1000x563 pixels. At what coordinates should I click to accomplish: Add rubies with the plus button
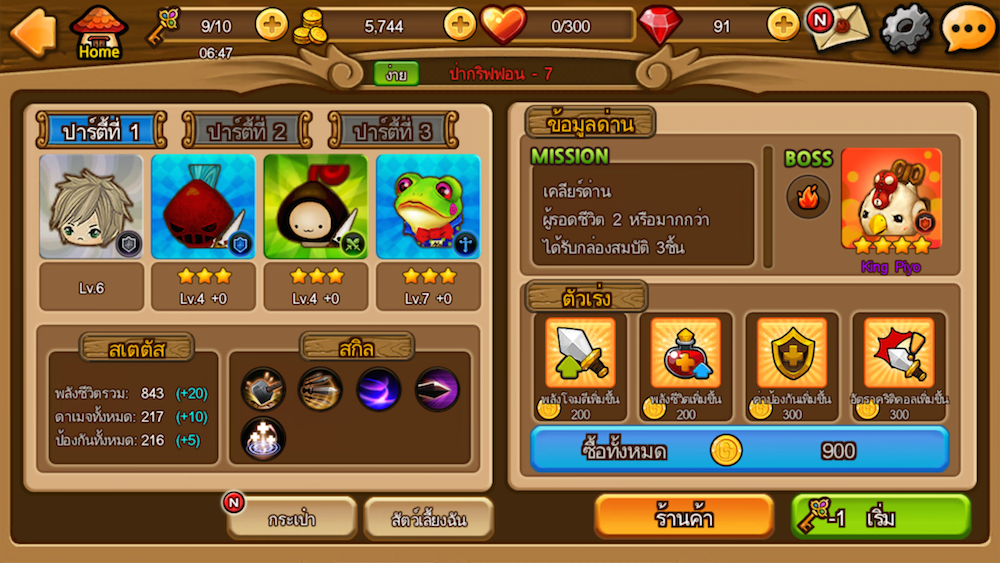[x=783, y=24]
